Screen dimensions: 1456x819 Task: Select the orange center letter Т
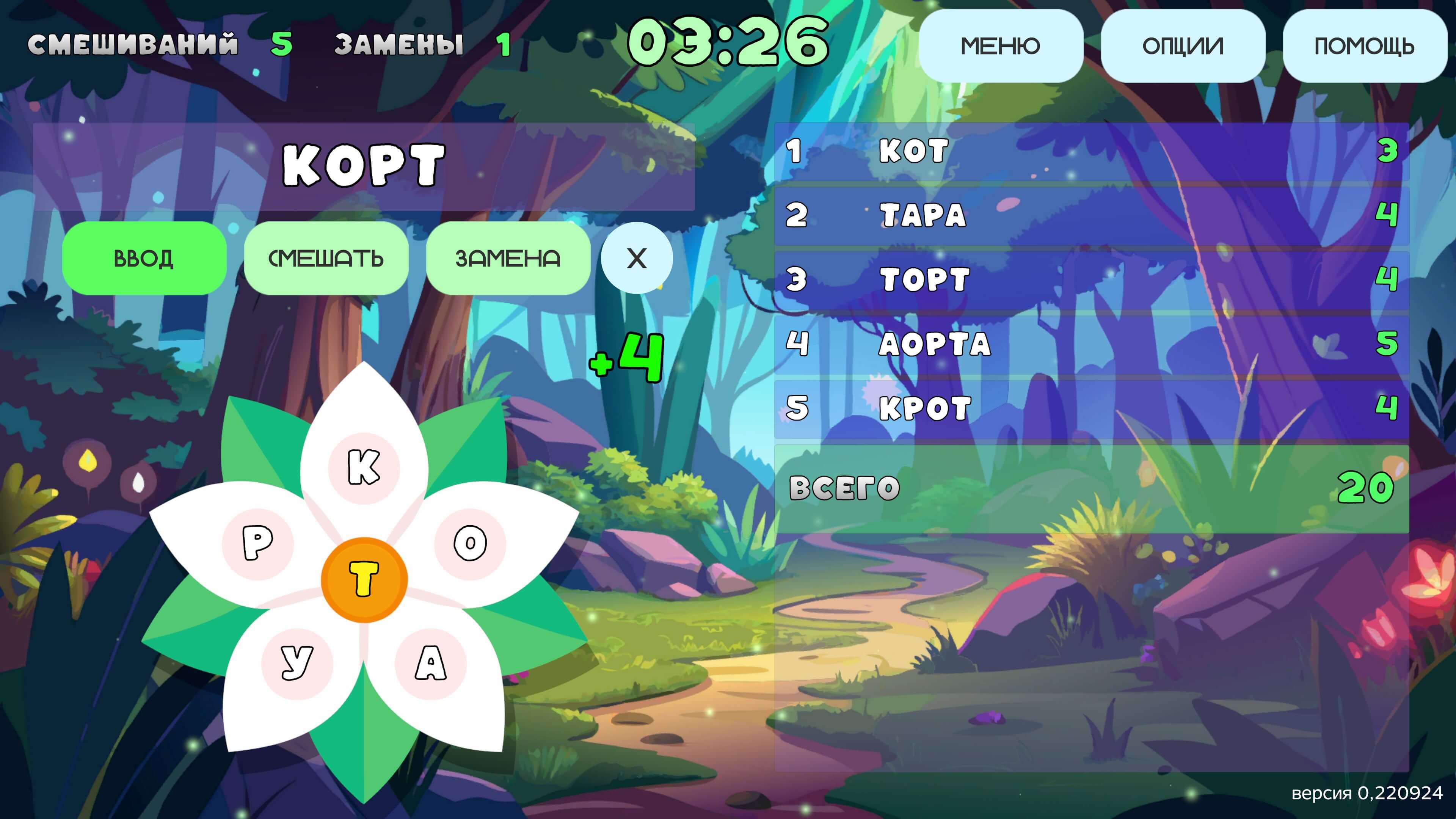(x=364, y=579)
